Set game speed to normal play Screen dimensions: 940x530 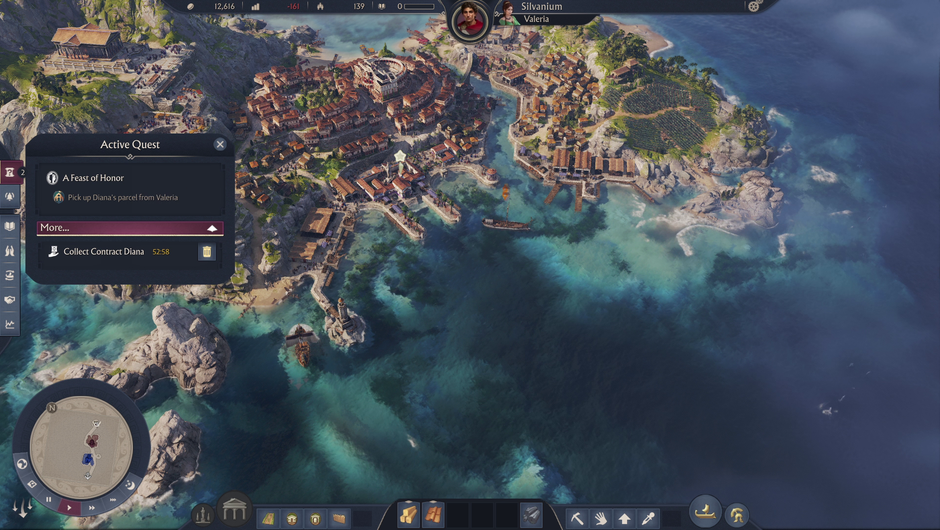click(x=69, y=508)
